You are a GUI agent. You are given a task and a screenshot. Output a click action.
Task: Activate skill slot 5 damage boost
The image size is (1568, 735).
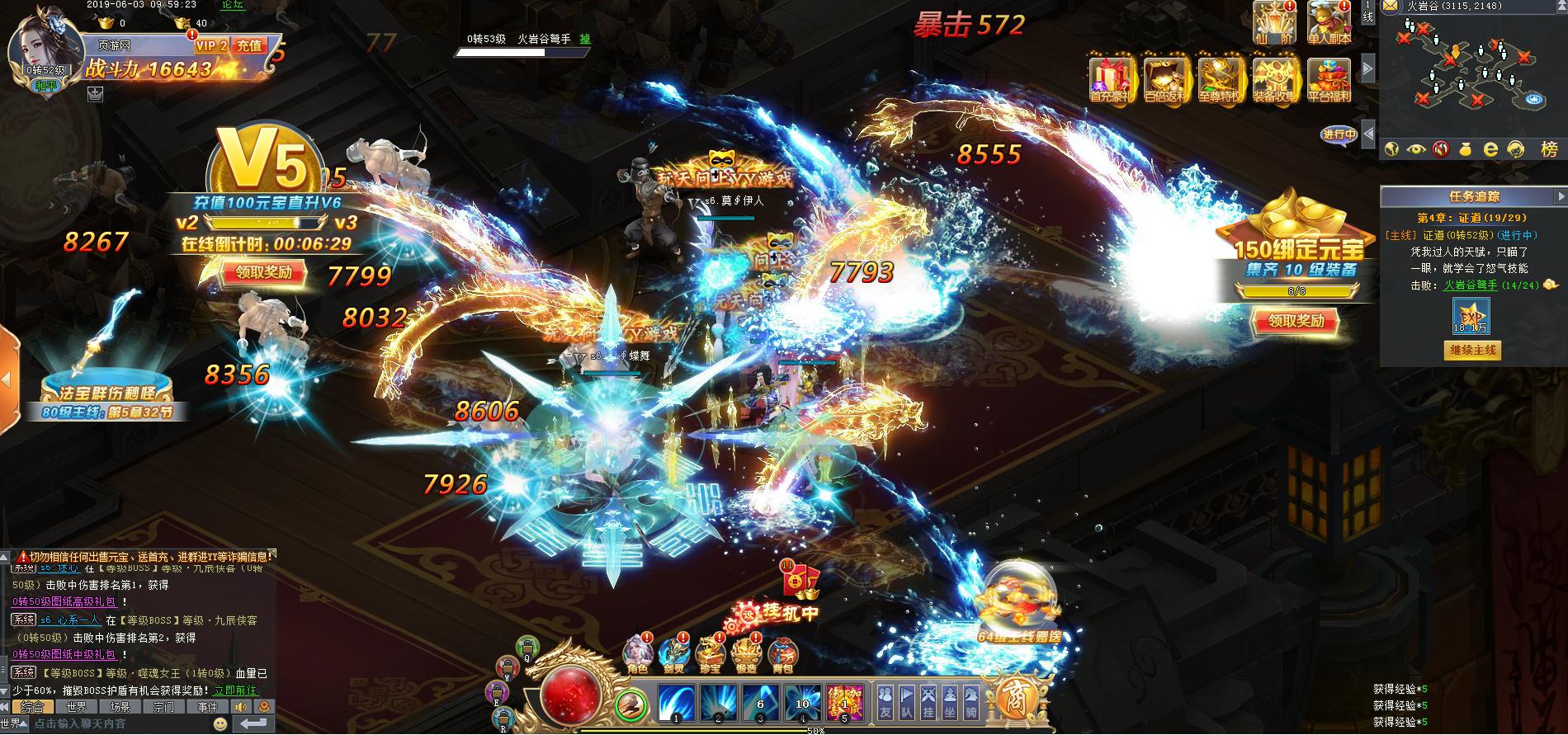pyautogui.click(x=843, y=703)
